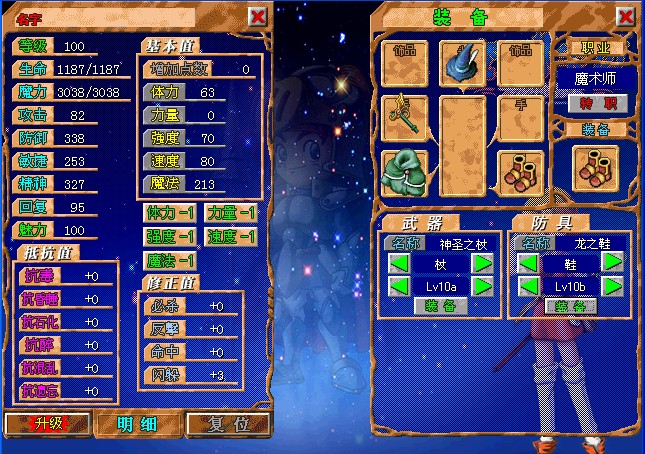Choose the green robe armor slot
The height and width of the screenshot is (454, 645).
tap(405, 172)
